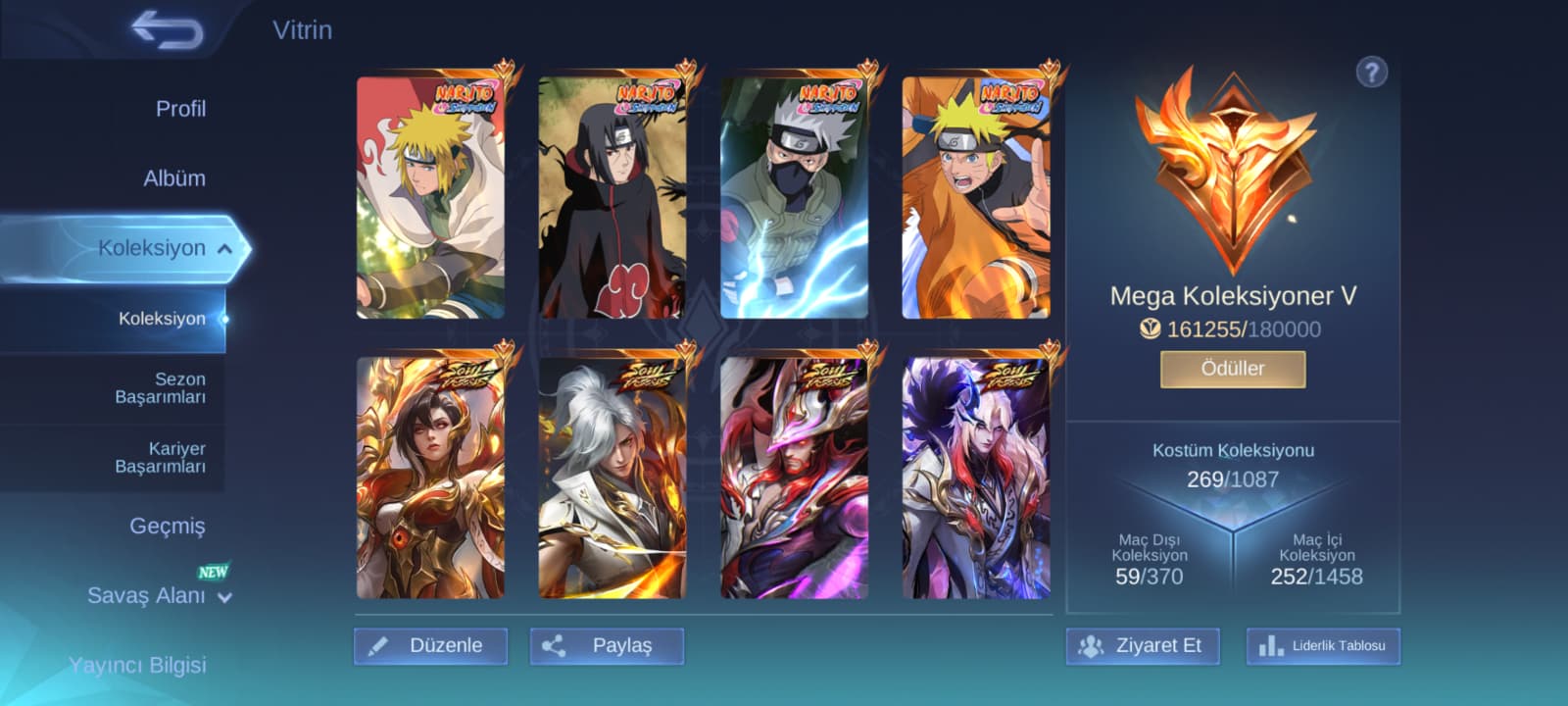Image resolution: width=1568 pixels, height=706 pixels.
Task: Choose the Itachi skin card
Action: (612, 197)
